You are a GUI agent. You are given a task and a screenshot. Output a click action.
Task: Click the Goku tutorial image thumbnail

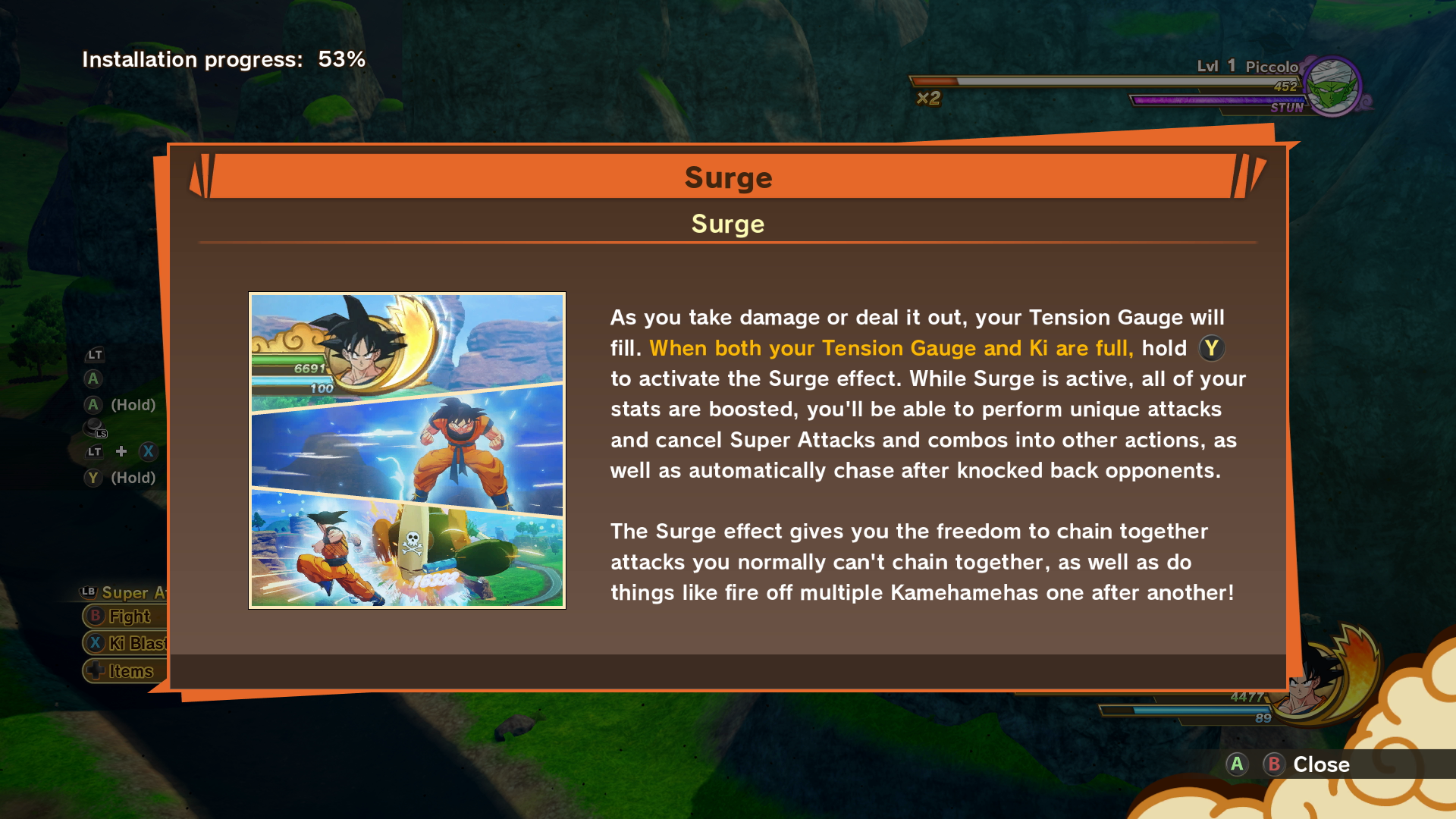tap(406, 449)
